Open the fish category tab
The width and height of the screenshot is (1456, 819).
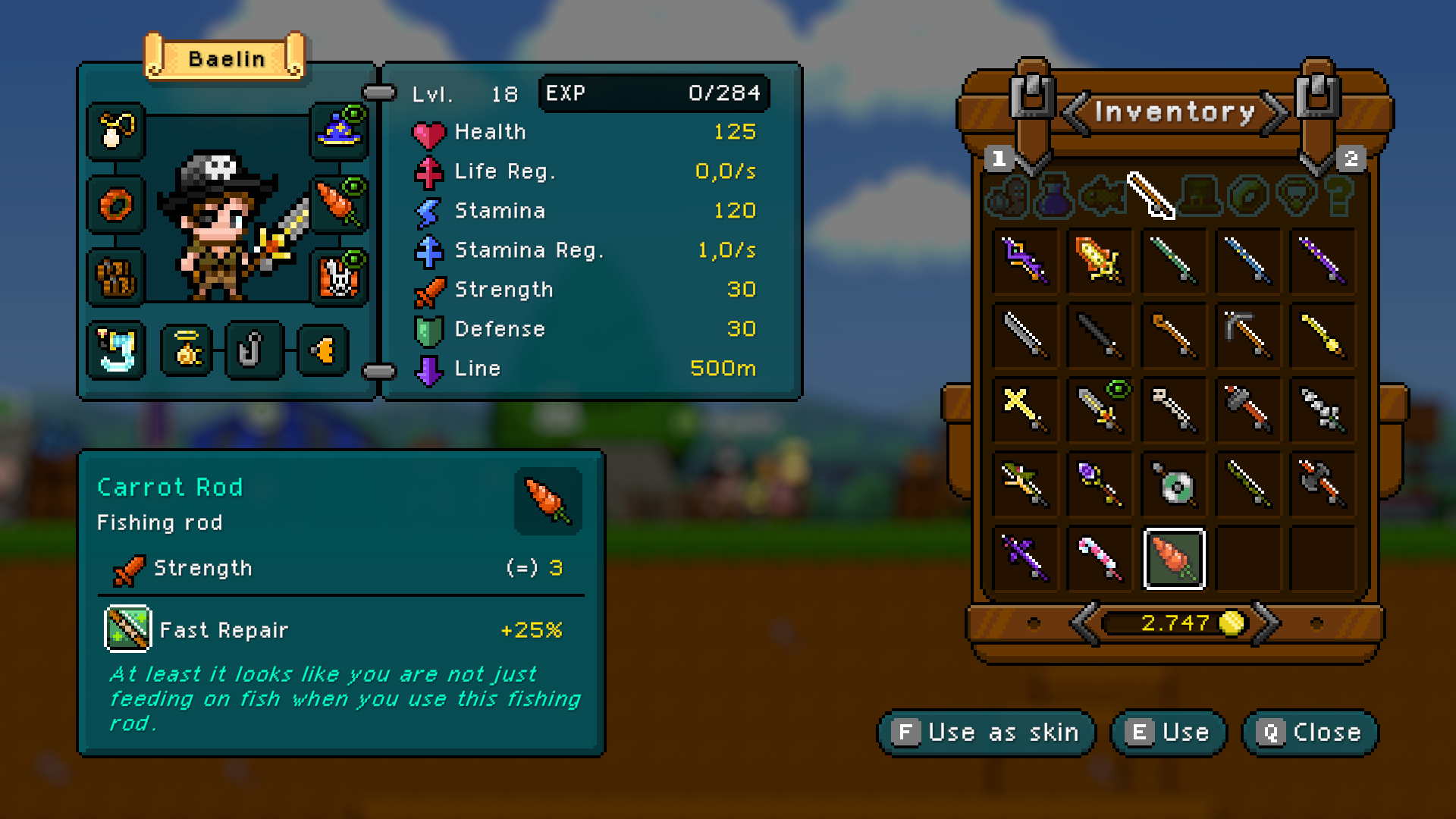(1103, 195)
